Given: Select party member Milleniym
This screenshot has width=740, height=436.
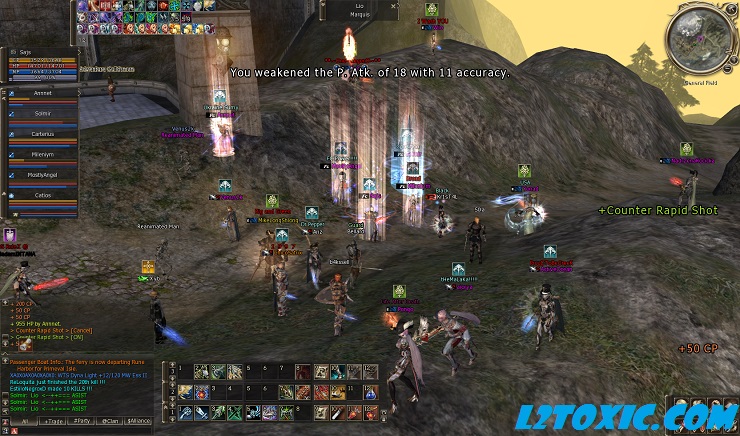Looking at the screenshot, I should [42, 155].
